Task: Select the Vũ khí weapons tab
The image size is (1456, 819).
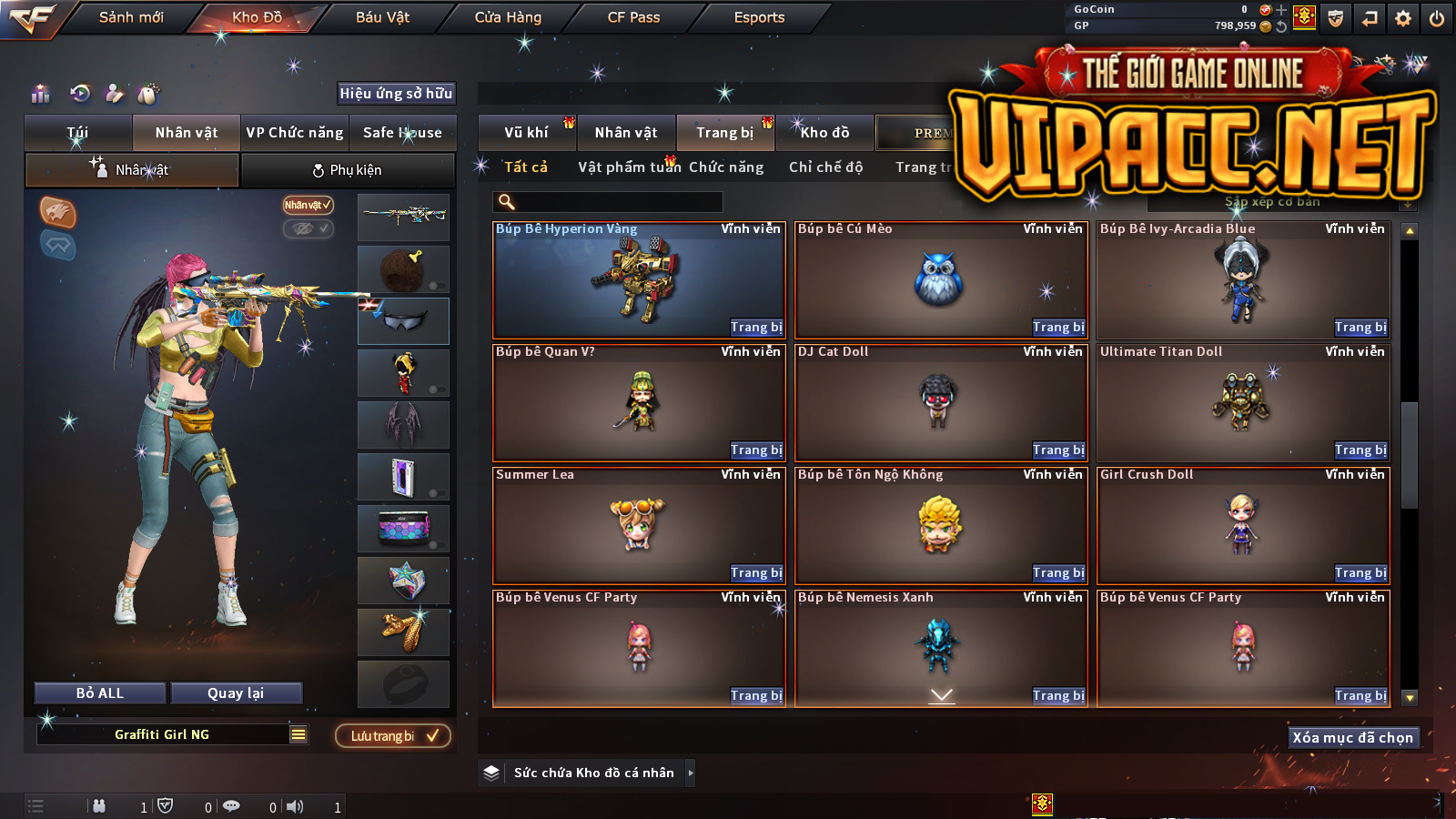Action: pyautogui.click(x=526, y=133)
